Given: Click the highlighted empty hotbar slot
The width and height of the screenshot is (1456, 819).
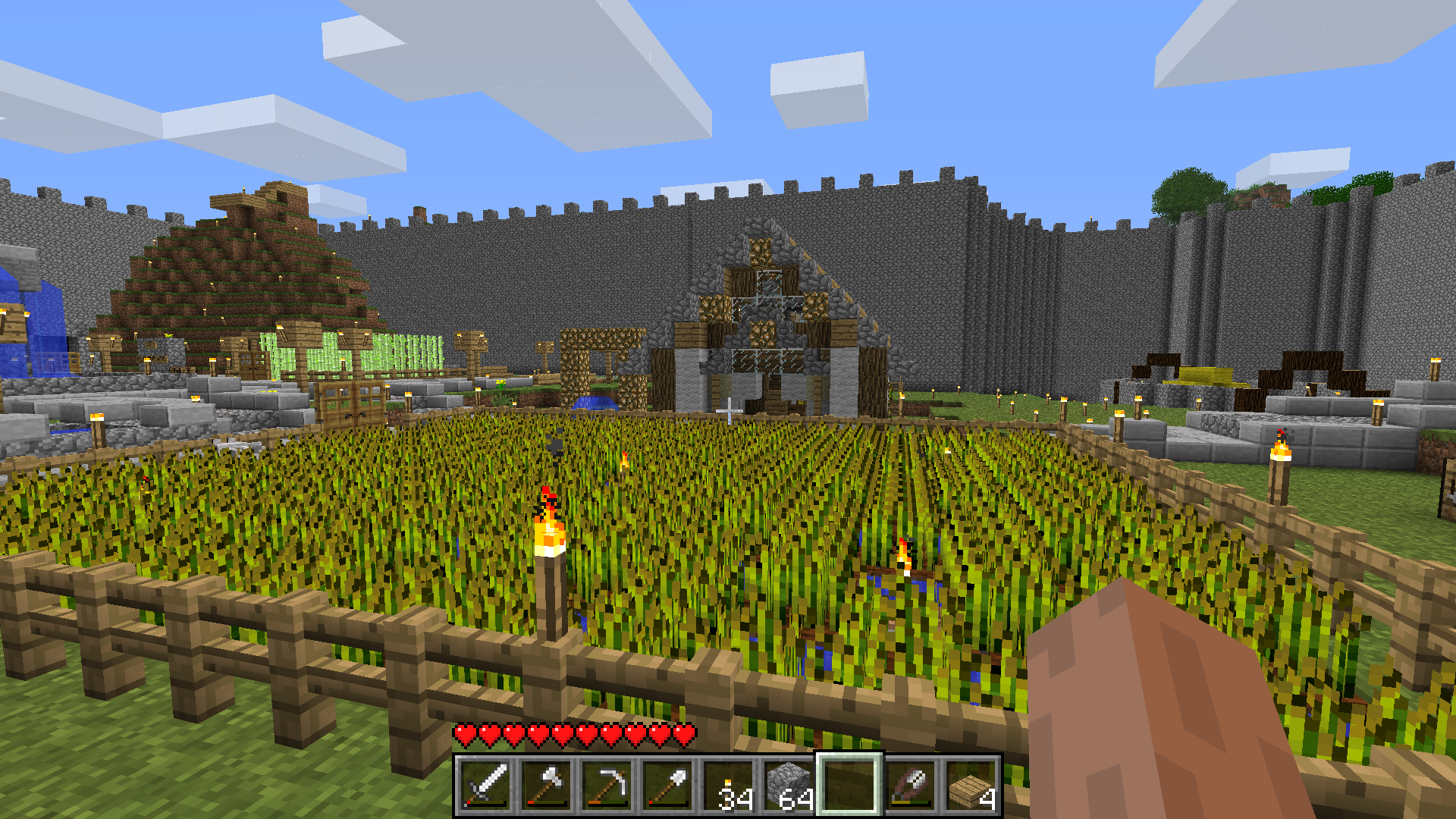Looking at the screenshot, I should [x=849, y=785].
